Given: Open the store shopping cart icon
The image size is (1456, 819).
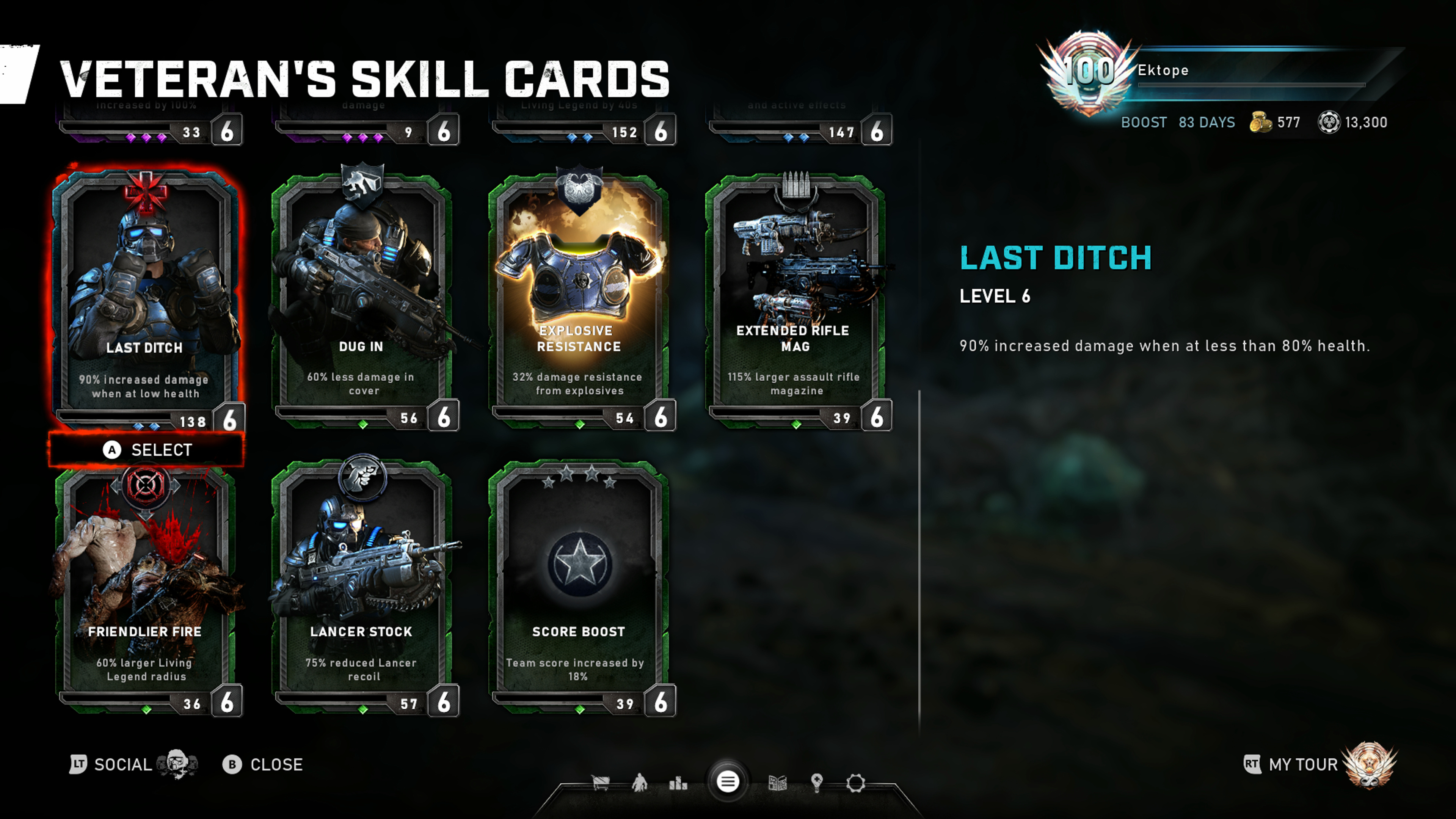Looking at the screenshot, I should click(600, 783).
